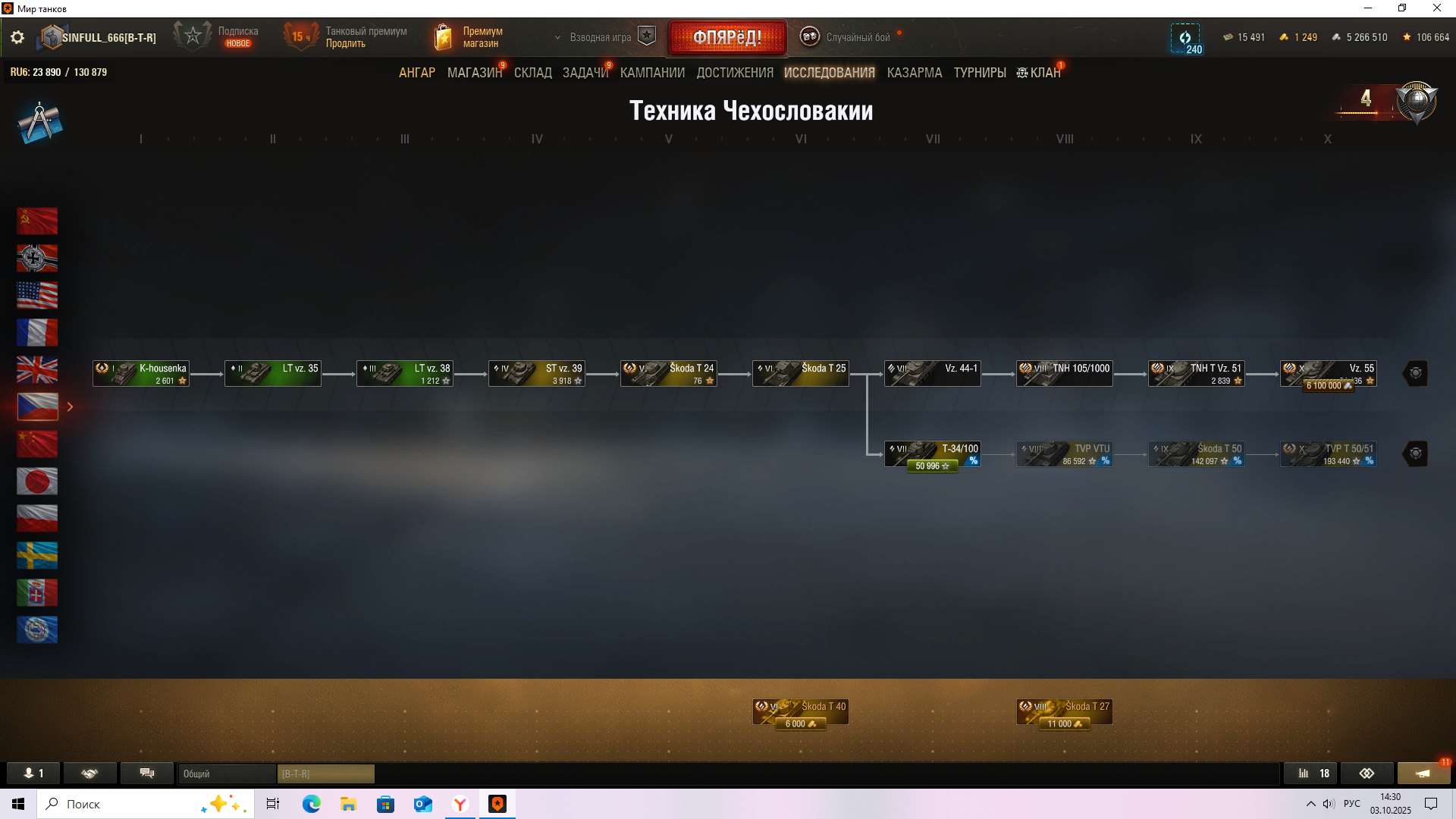Close the game window
Screen dimensions: 1456x819
(1436, 8)
